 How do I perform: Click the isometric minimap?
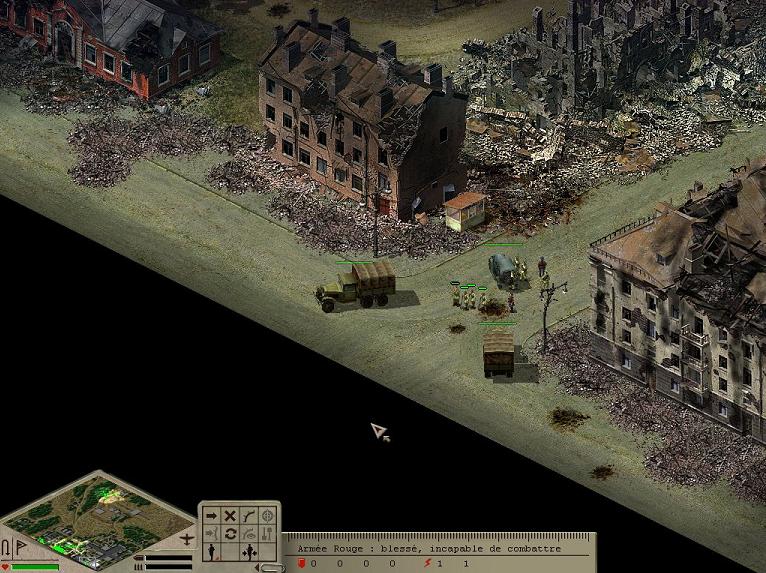98,515
